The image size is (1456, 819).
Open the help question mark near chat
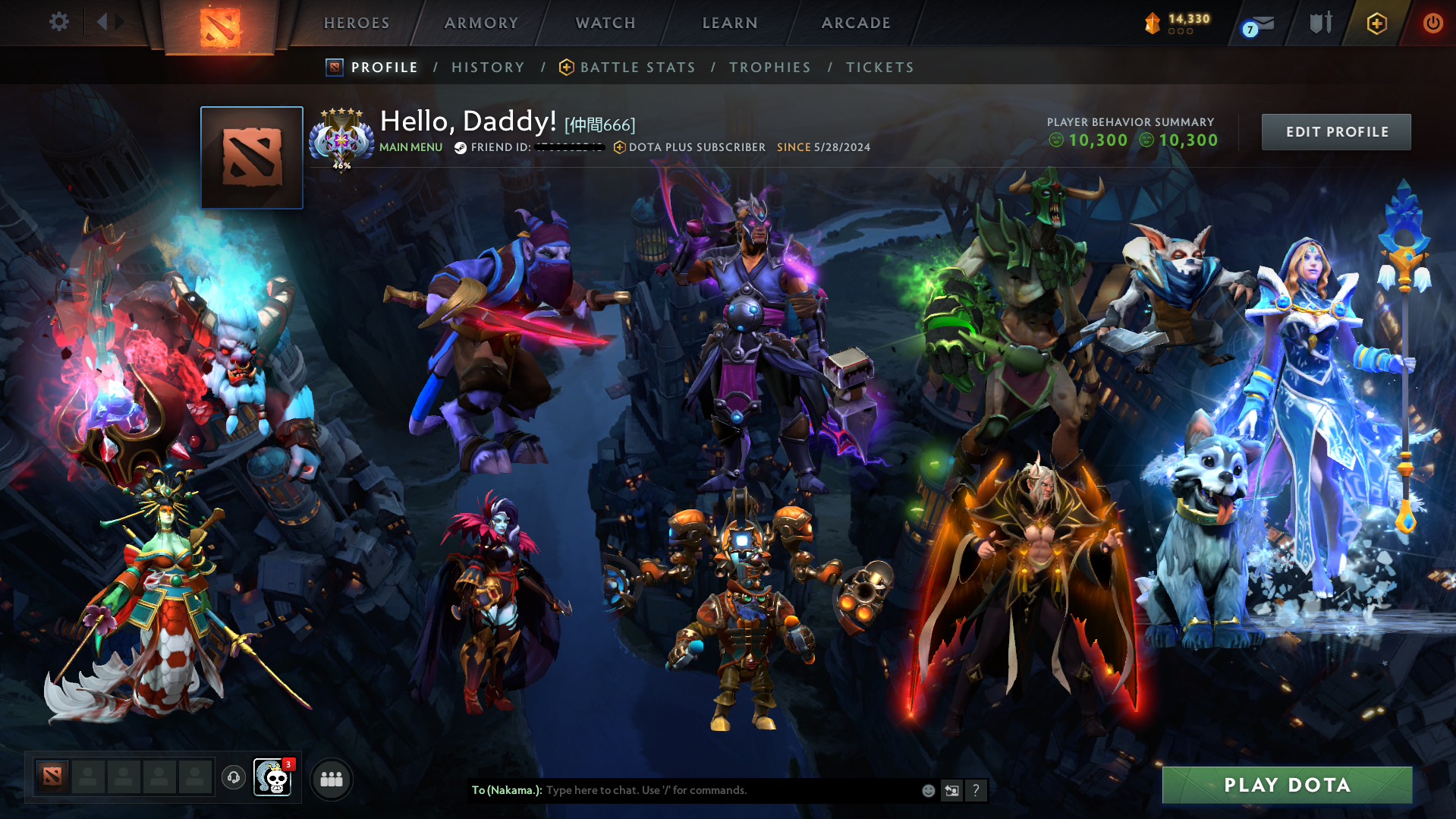(976, 790)
